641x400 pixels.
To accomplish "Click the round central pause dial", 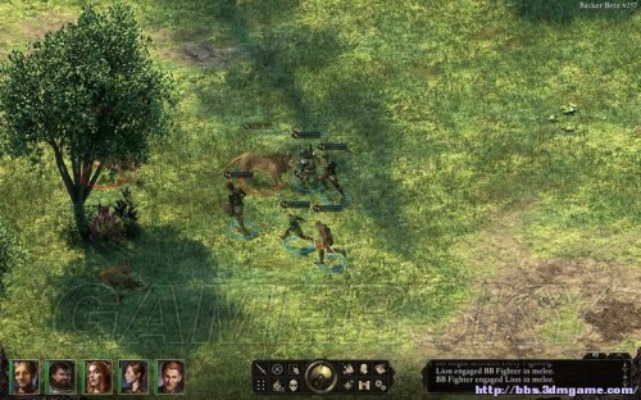I will pos(321,376).
